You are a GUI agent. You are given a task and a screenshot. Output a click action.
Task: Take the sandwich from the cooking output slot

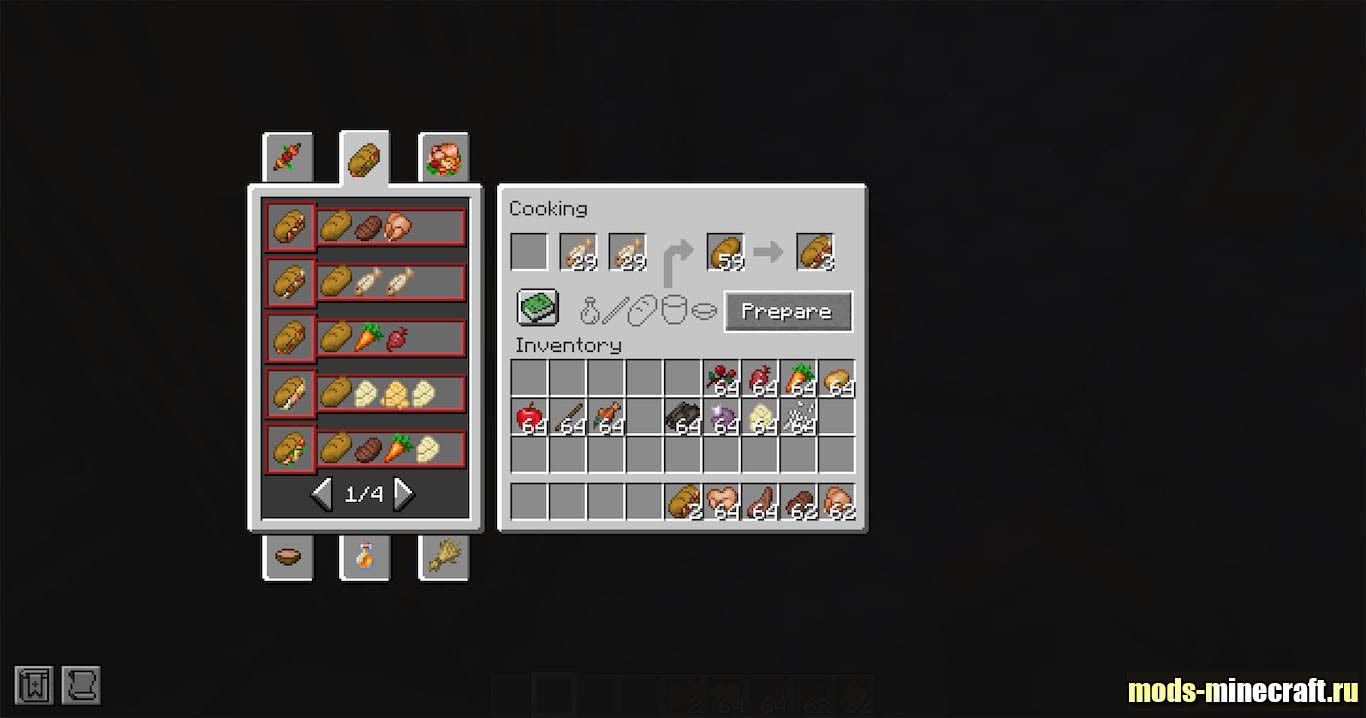point(815,252)
